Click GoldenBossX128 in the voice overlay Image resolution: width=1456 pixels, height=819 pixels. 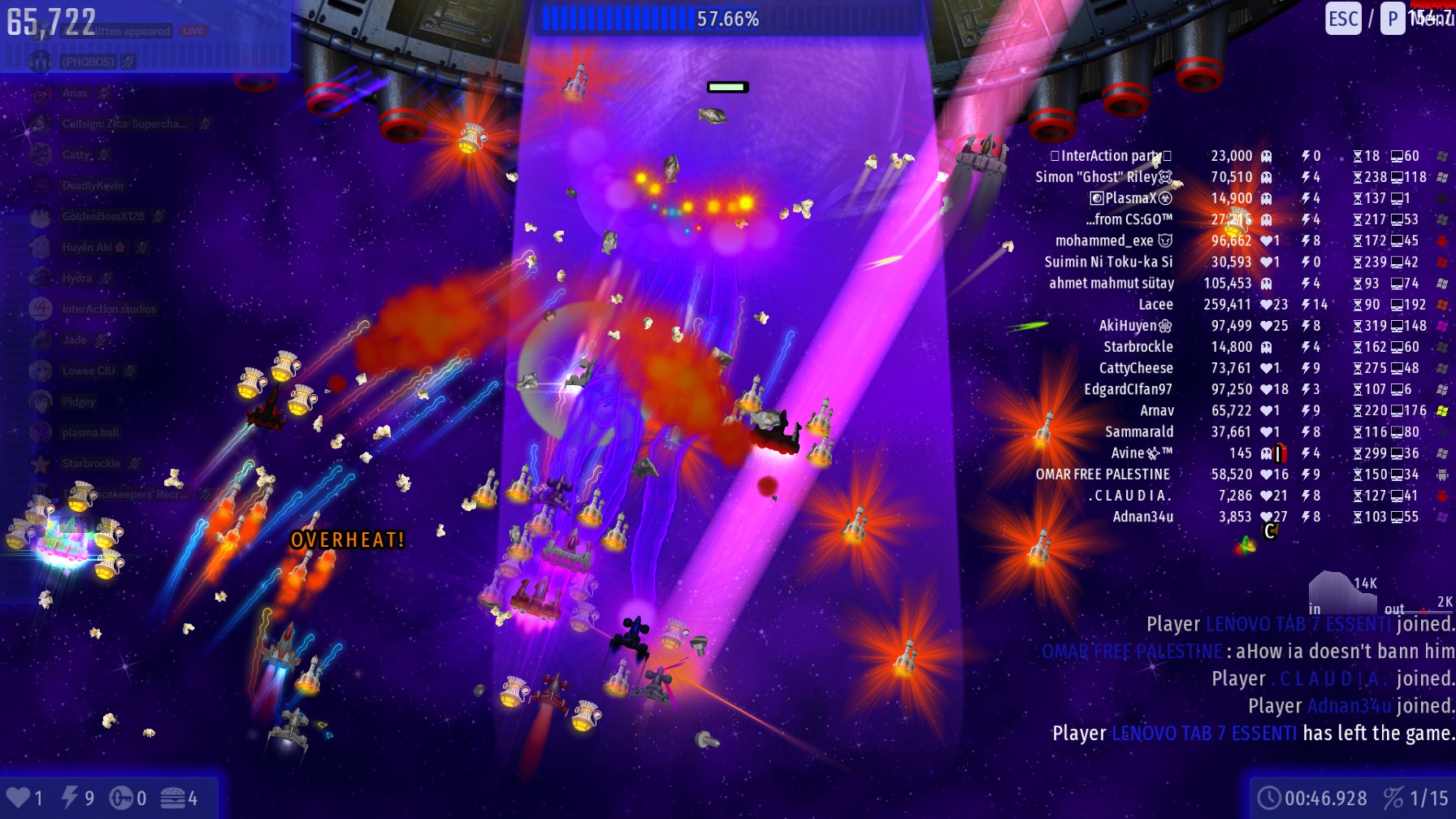[102, 217]
